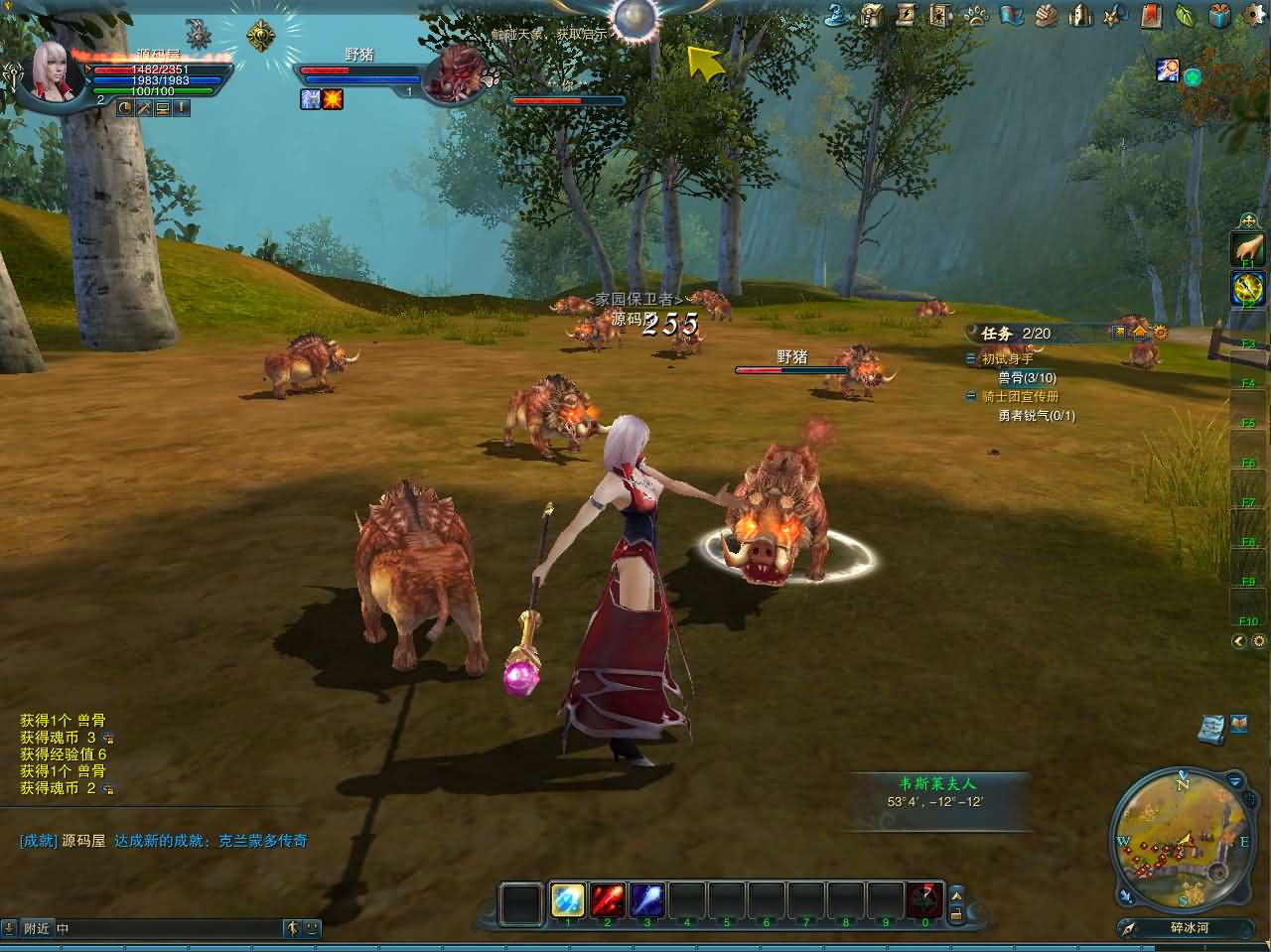This screenshot has height=952, width=1271.
Task: Open the blue wizard hat menu icon
Action: point(837,14)
